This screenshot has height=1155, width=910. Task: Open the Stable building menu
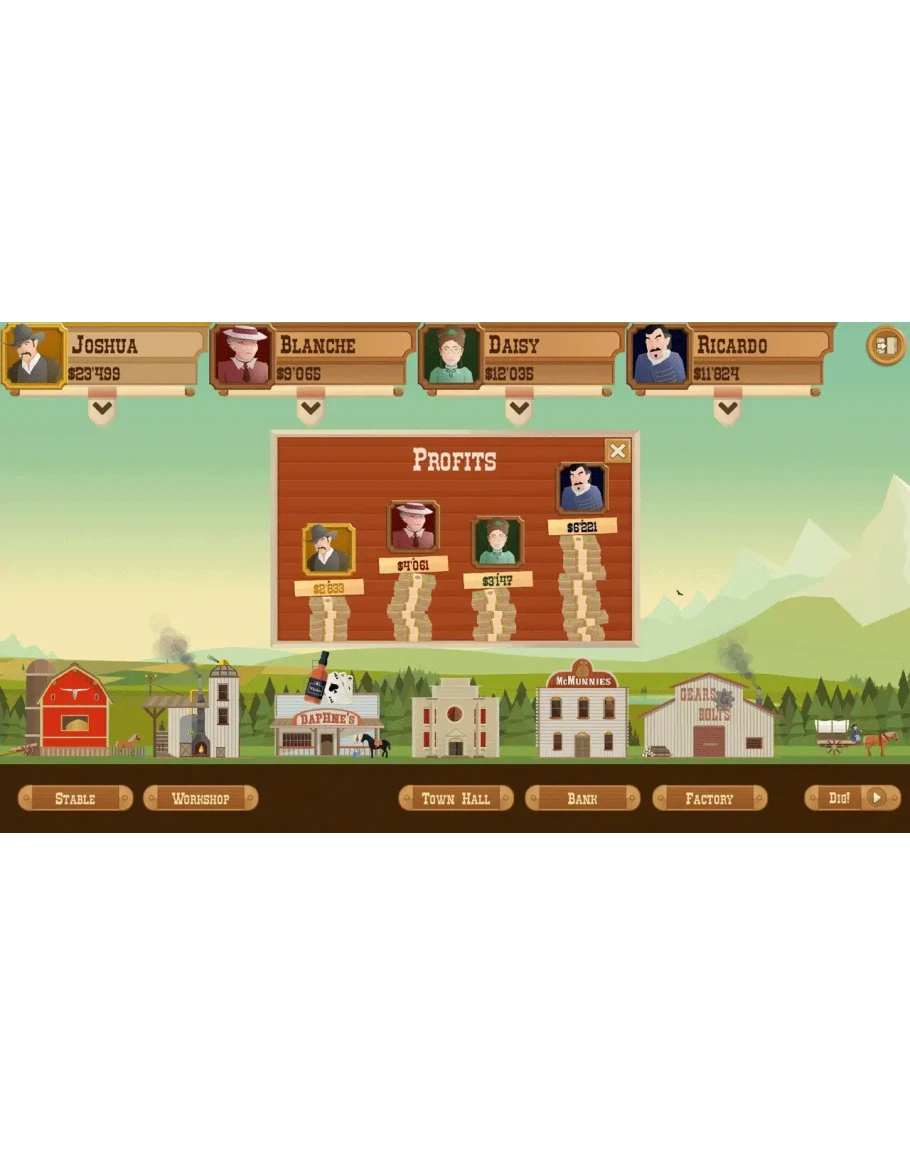click(76, 798)
